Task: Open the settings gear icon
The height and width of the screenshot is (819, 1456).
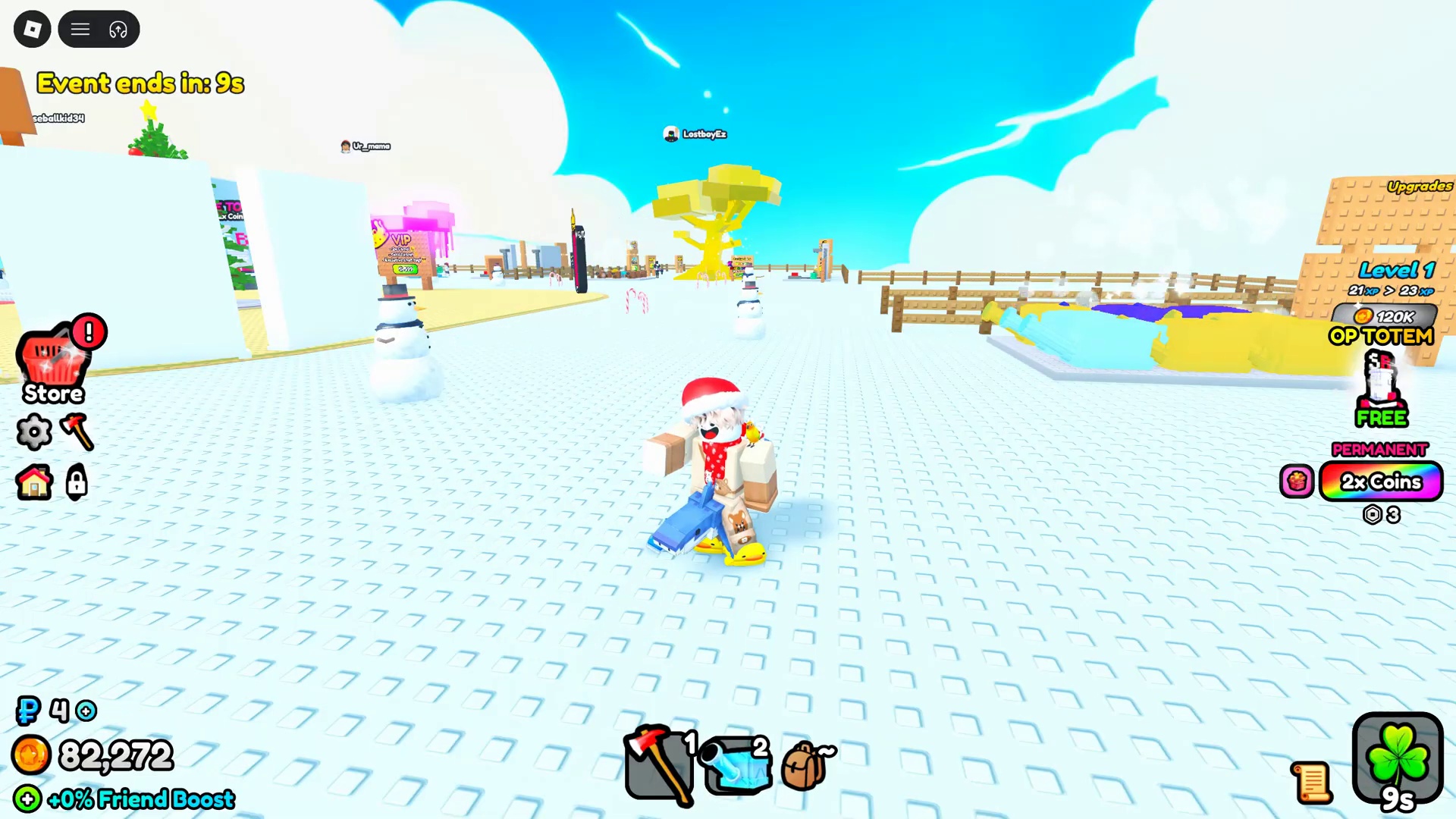Action: coord(34,432)
